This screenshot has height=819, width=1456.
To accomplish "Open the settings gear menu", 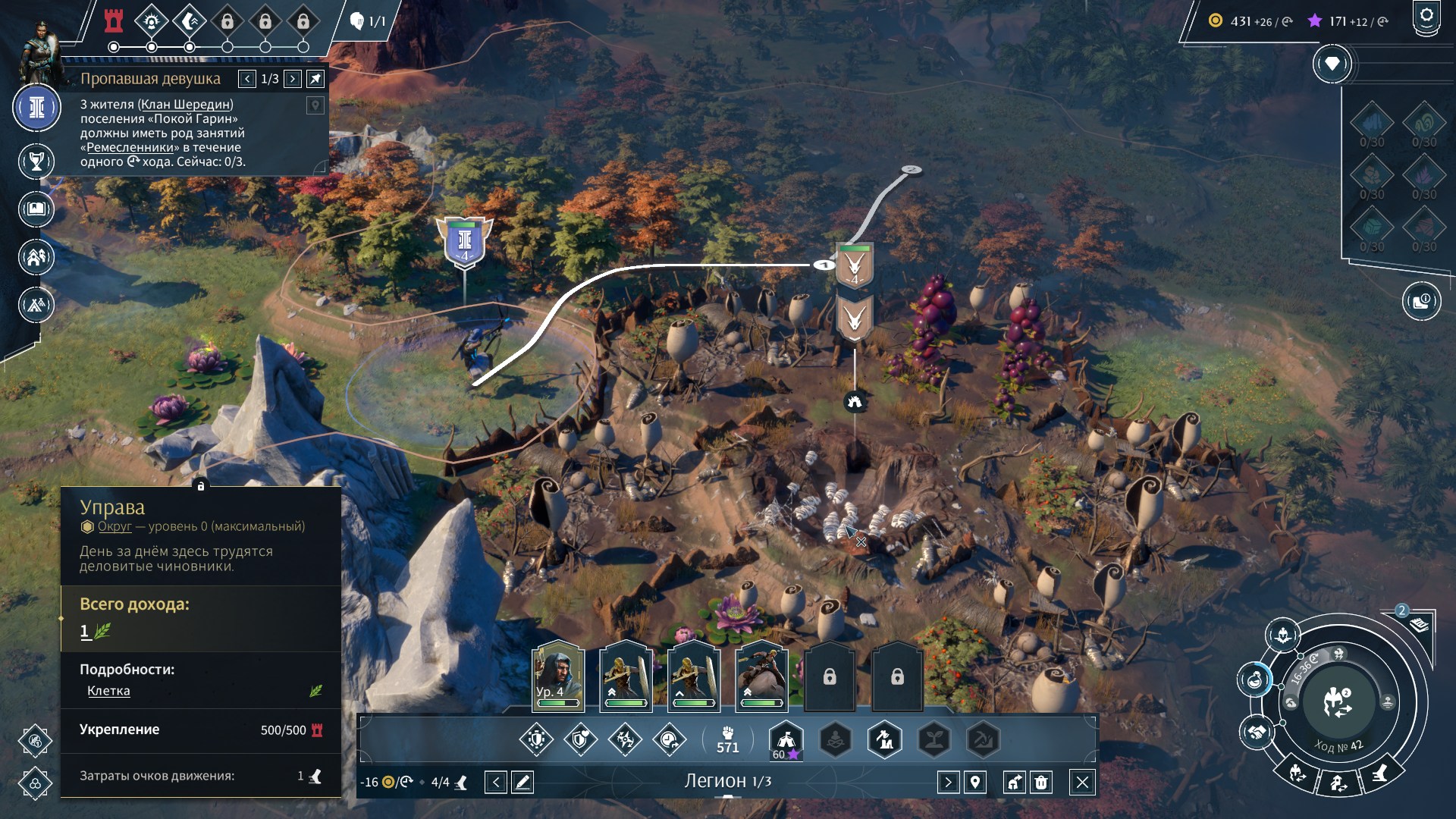I will point(1426,17).
